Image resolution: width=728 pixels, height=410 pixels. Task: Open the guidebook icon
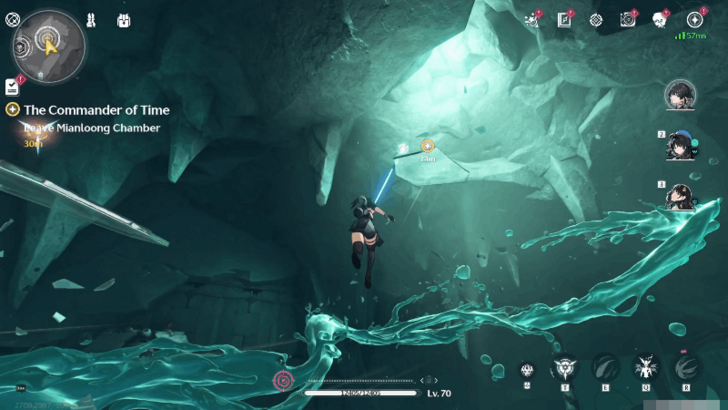[x=564, y=19]
